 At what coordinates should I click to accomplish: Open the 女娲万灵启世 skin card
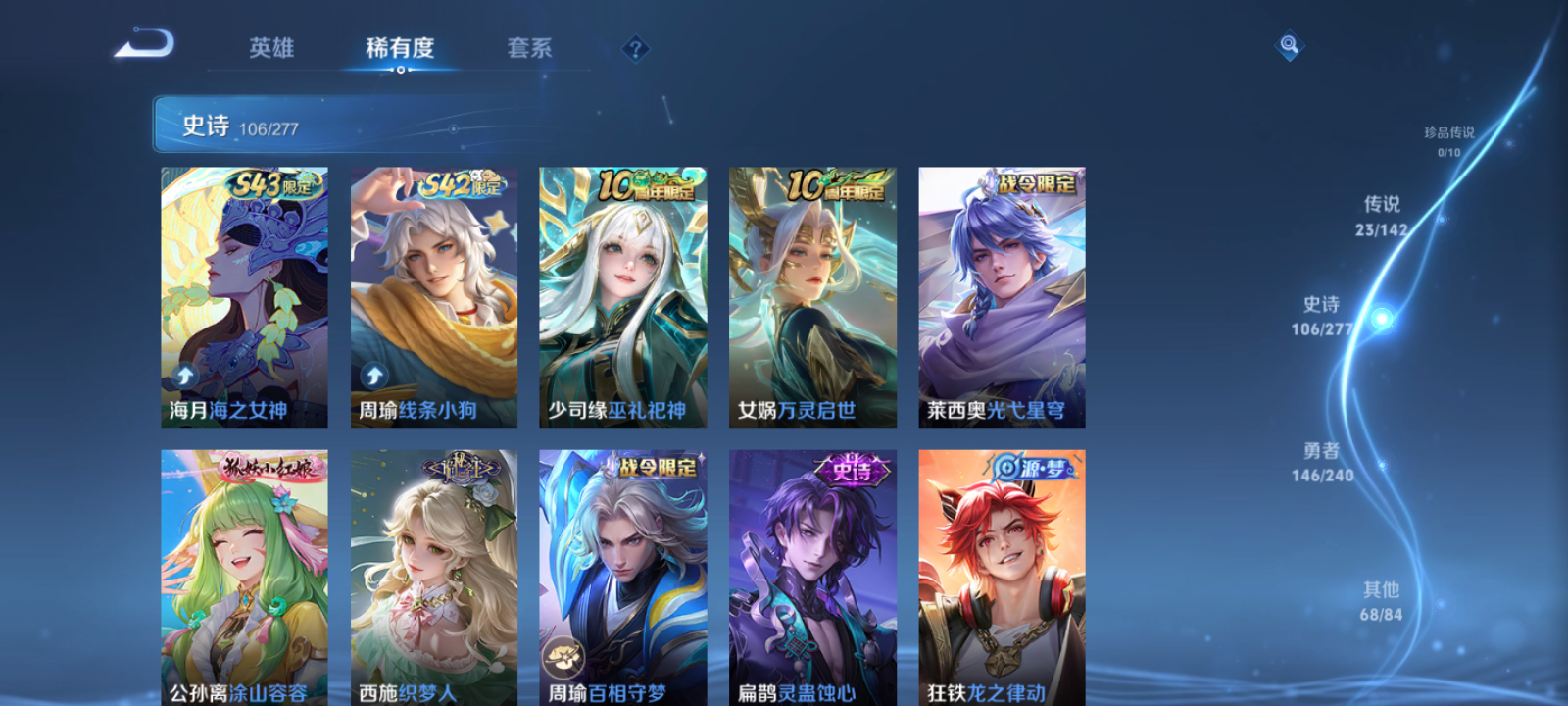pyautogui.click(x=811, y=294)
